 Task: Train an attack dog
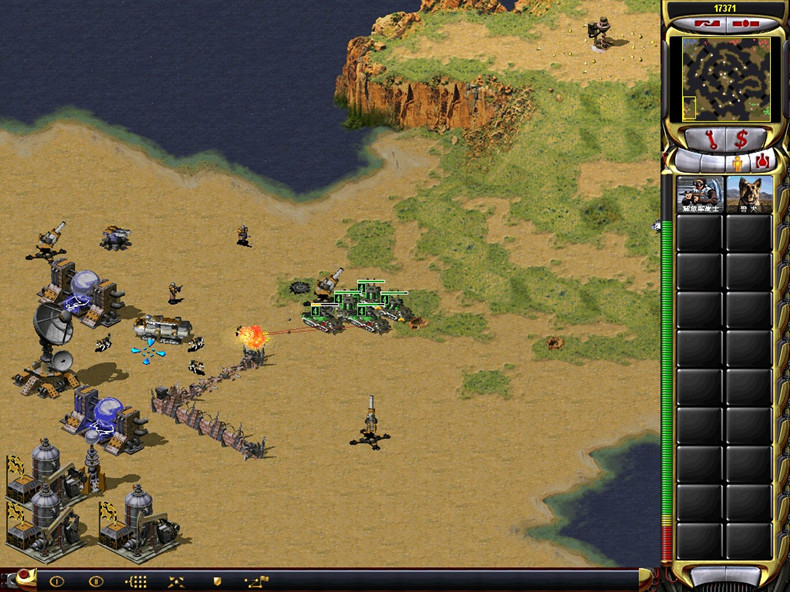[749, 195]
